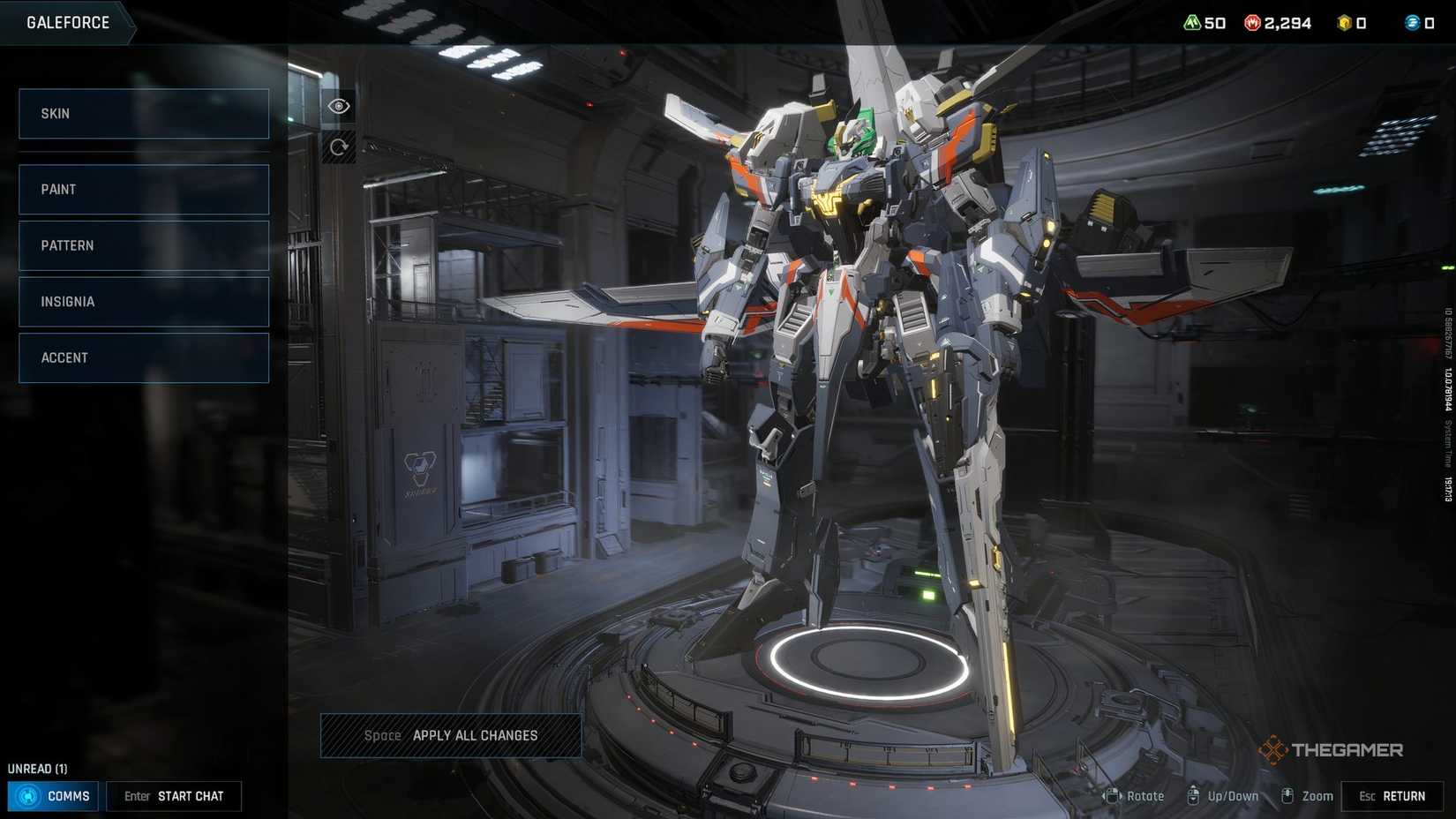Click the Up/Down scroll wheel icon
The width and height of the screenshot is (1456, 819).
pos(1196,795)
